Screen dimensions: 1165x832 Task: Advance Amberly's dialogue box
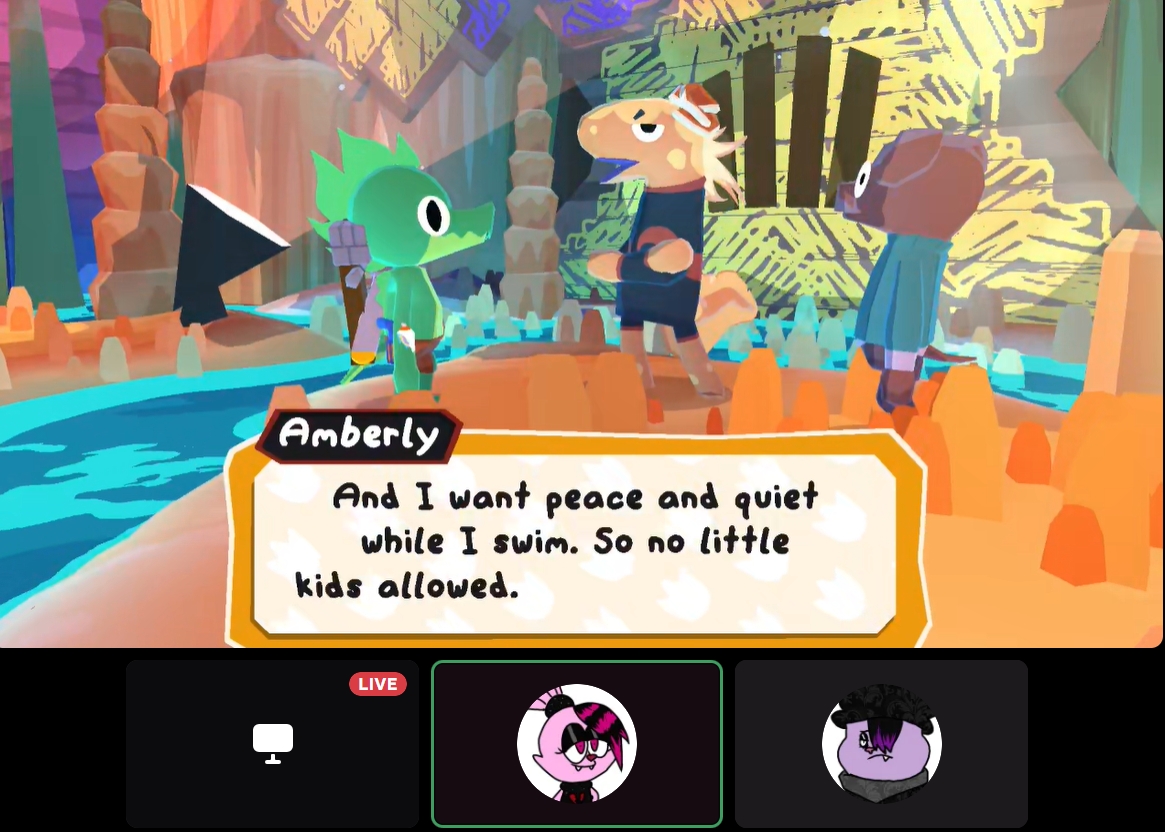(575, 542)
